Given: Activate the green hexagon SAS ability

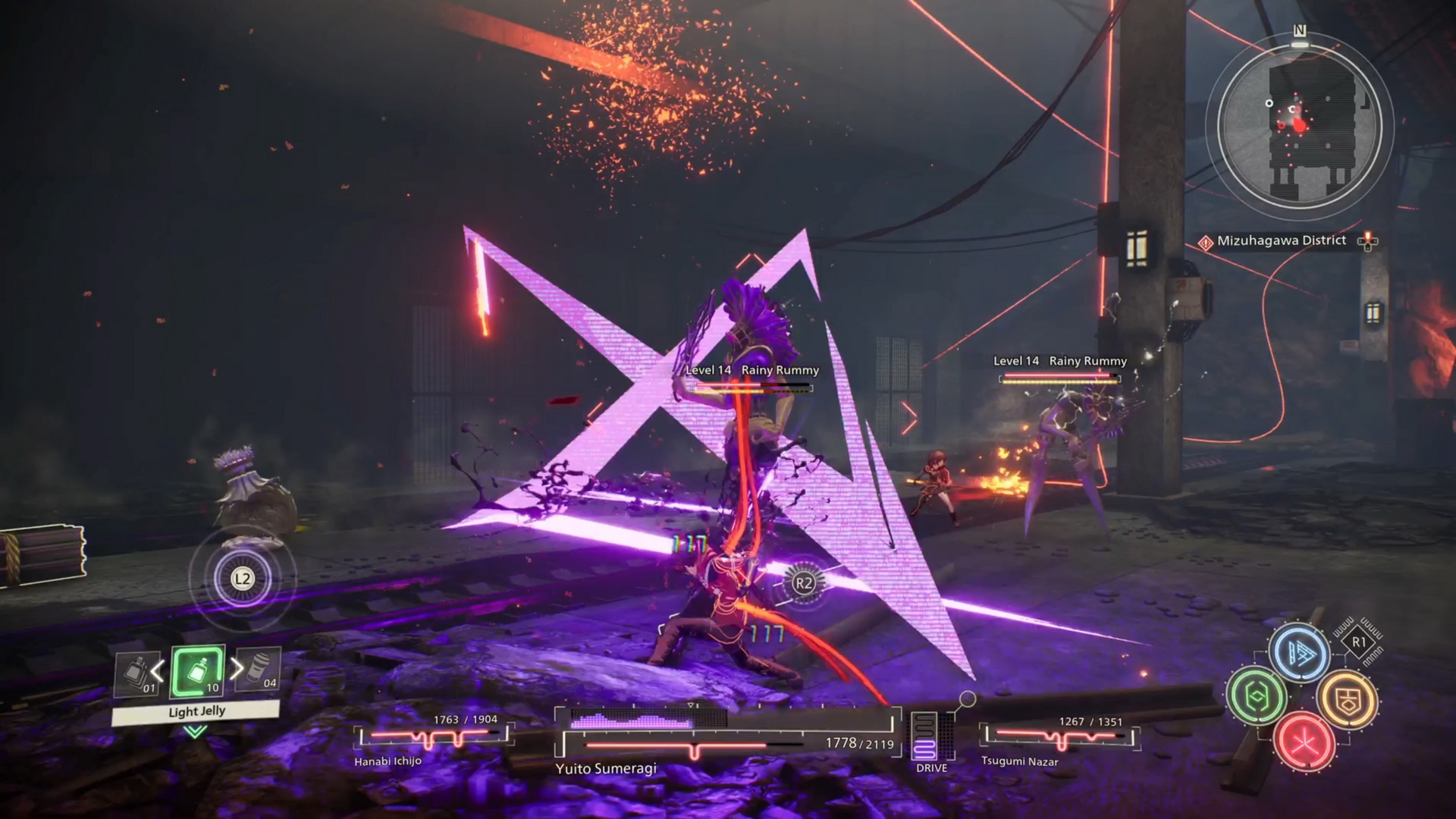Looking at the screenshot, I should (x=1257, y=696).
